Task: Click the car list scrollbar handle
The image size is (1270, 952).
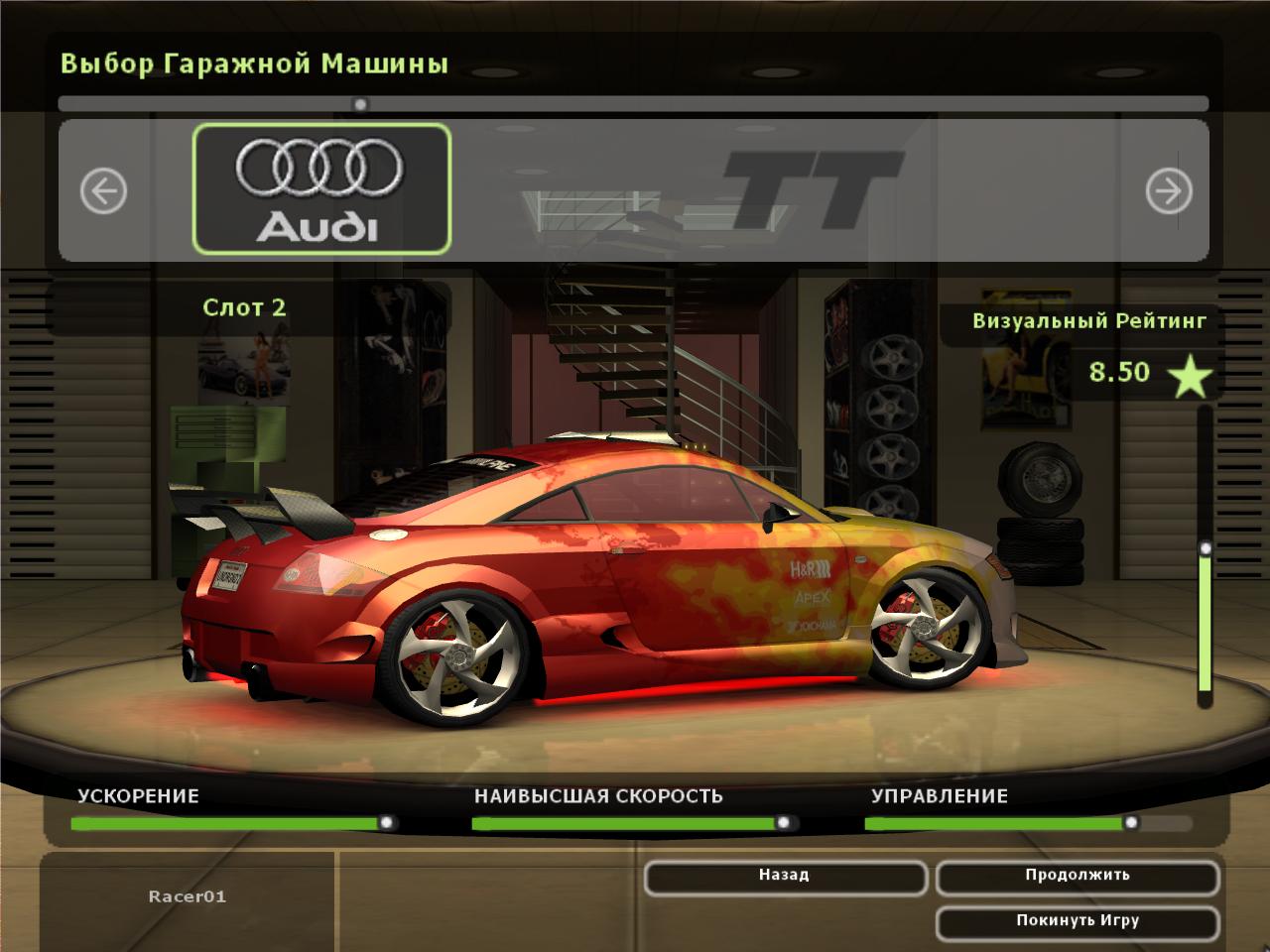Action: click(x=360, y=104)
